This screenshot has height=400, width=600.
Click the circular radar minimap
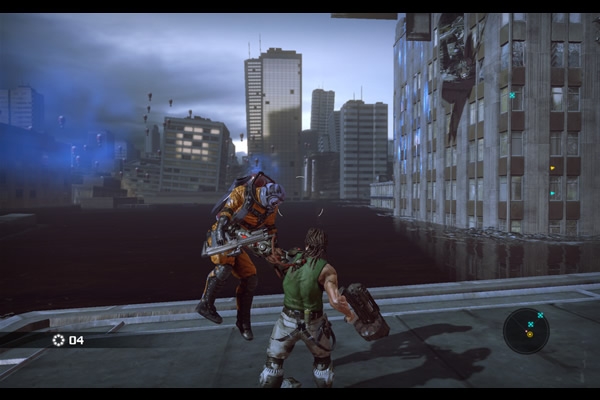pos(526,330)
